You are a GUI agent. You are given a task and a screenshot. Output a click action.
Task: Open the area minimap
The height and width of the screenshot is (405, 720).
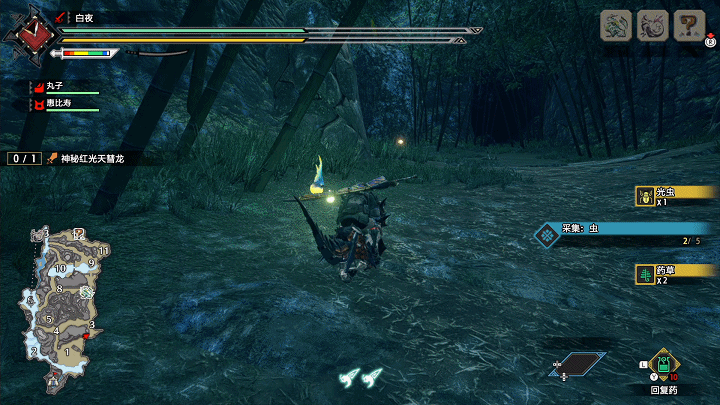[63, 296]
